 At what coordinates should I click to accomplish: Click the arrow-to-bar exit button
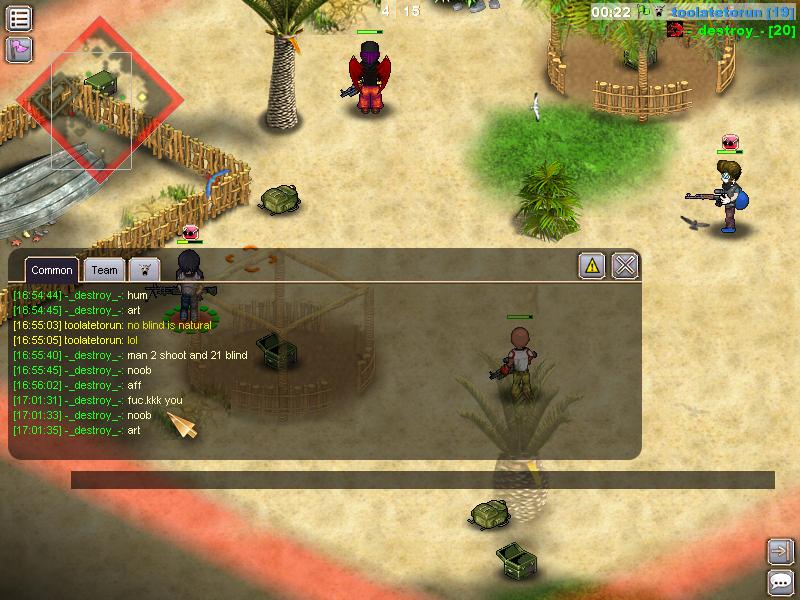point(780,551)
